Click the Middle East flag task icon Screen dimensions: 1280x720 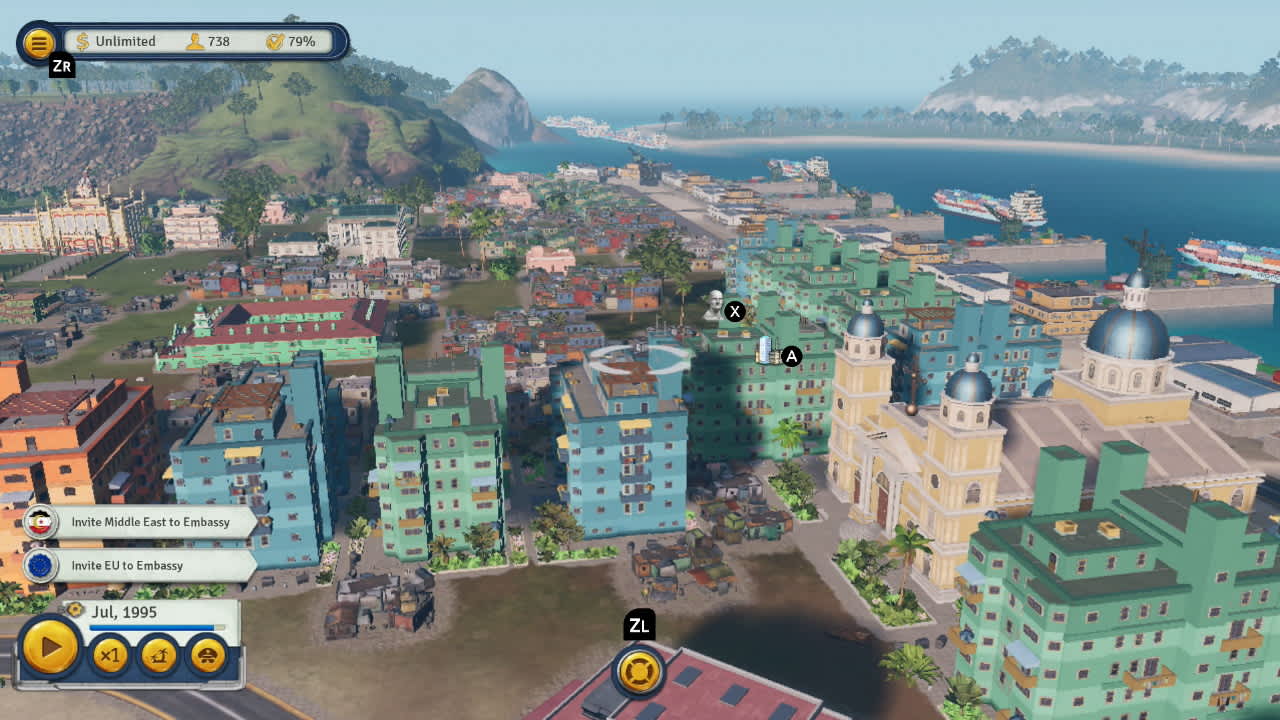tap(42, 521)
